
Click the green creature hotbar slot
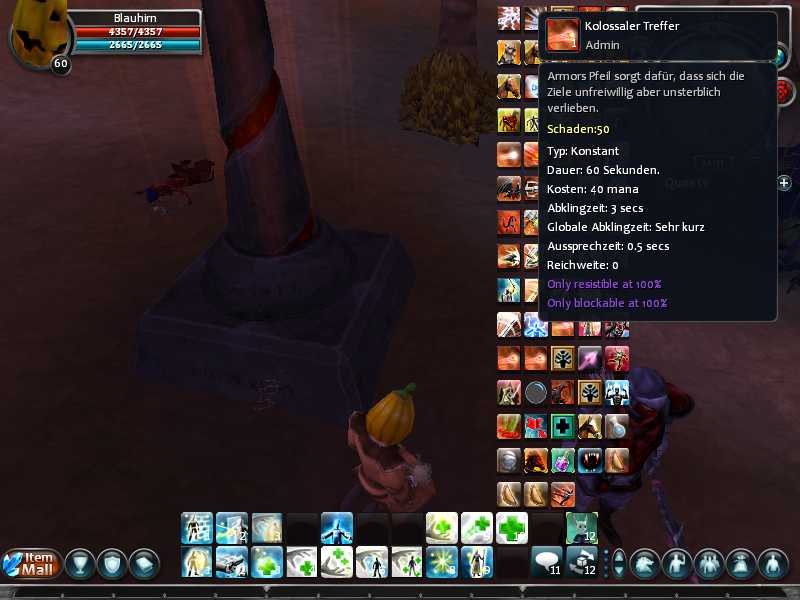(x=581, y=527)
